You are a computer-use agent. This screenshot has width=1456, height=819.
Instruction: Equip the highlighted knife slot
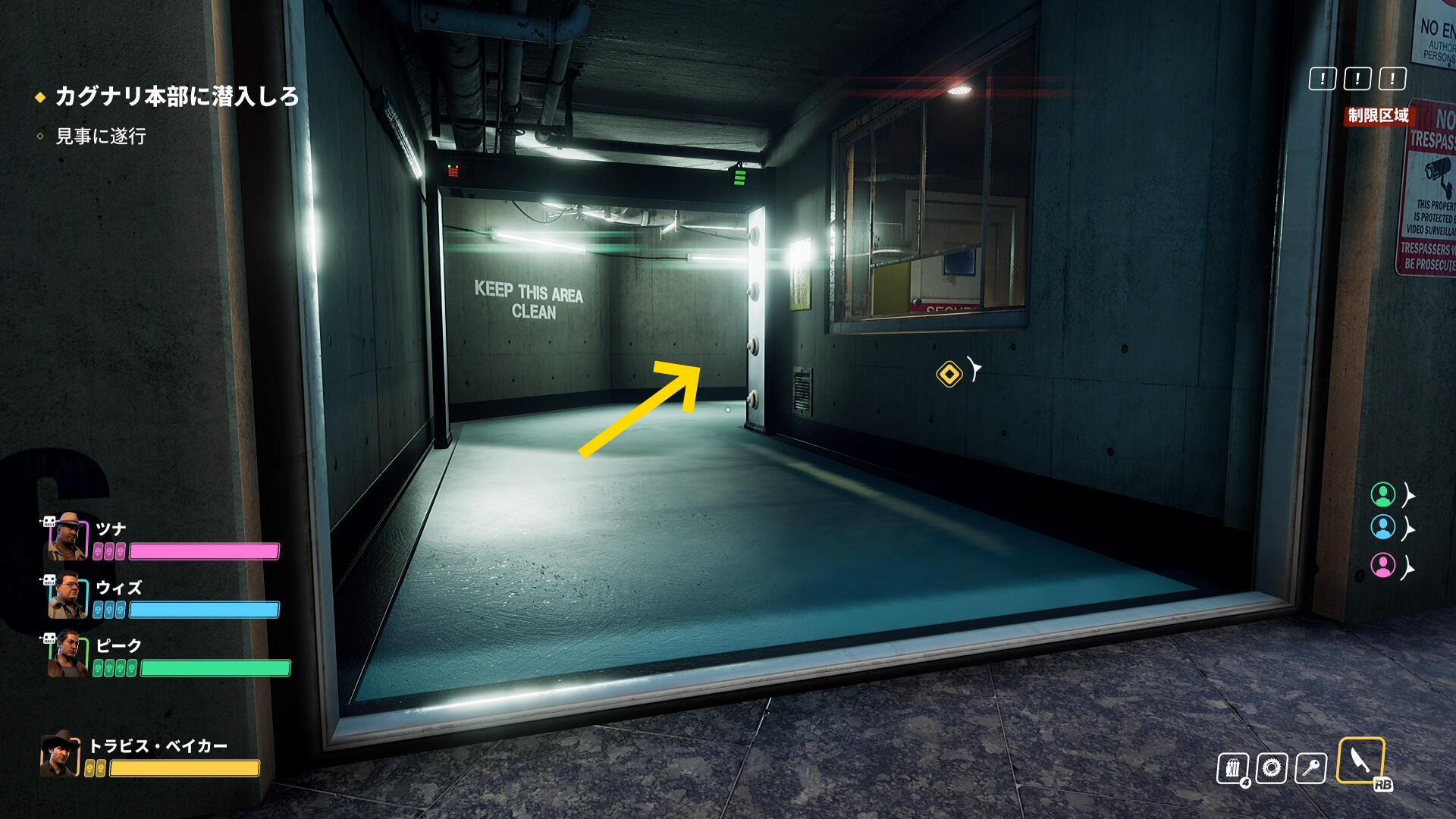pyautogui.click(x=1360, y=761)
